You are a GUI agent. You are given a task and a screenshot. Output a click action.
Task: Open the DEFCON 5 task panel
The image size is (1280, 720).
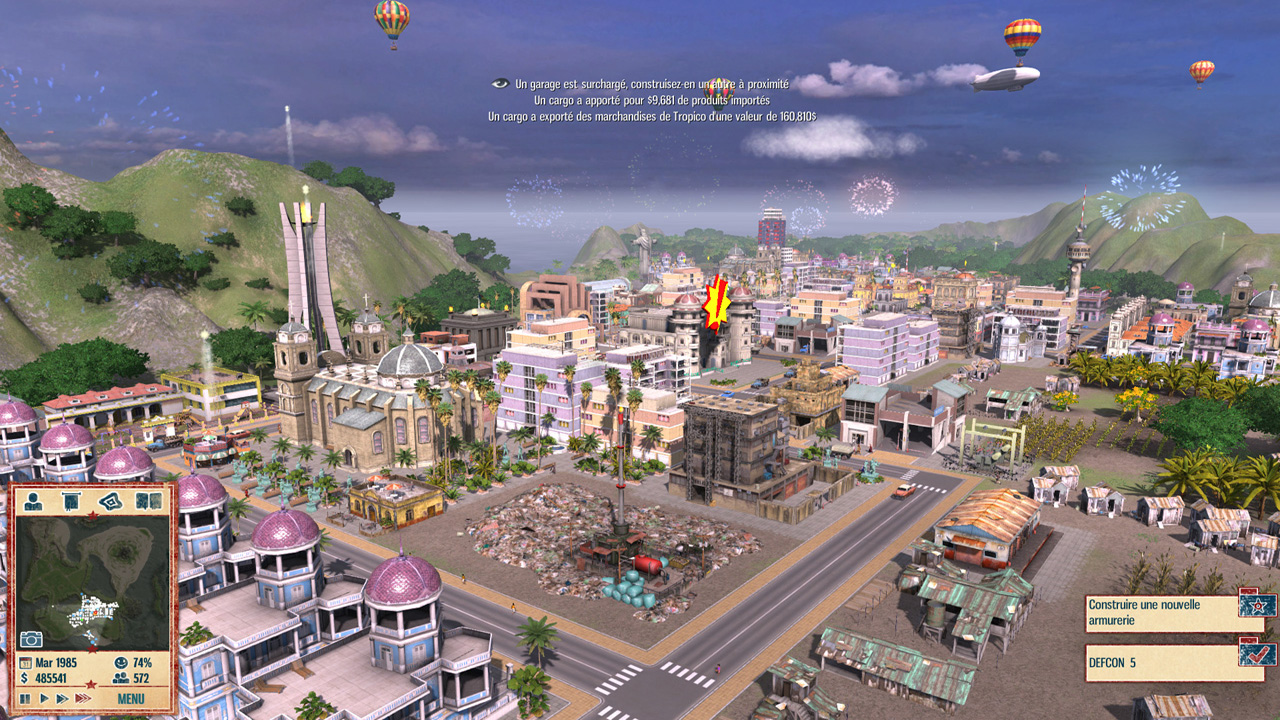click(1160, 662)
